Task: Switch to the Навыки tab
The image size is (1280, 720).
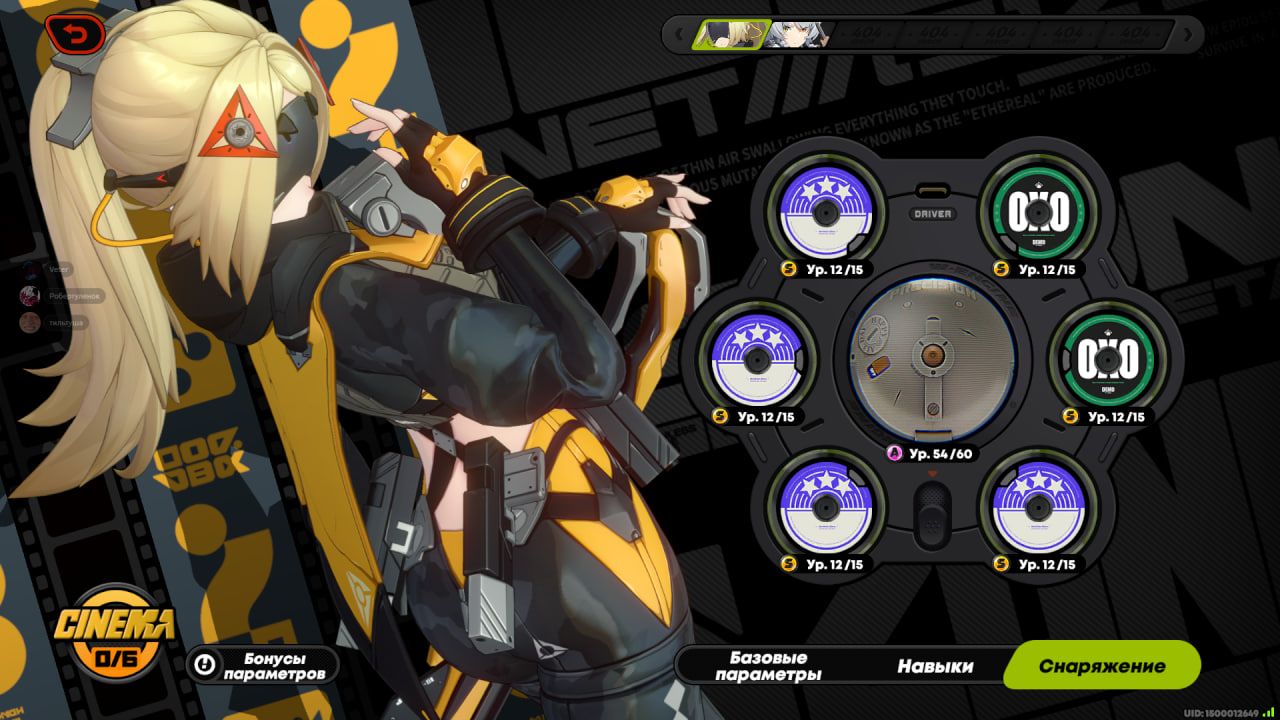Action: coord(935,666)
